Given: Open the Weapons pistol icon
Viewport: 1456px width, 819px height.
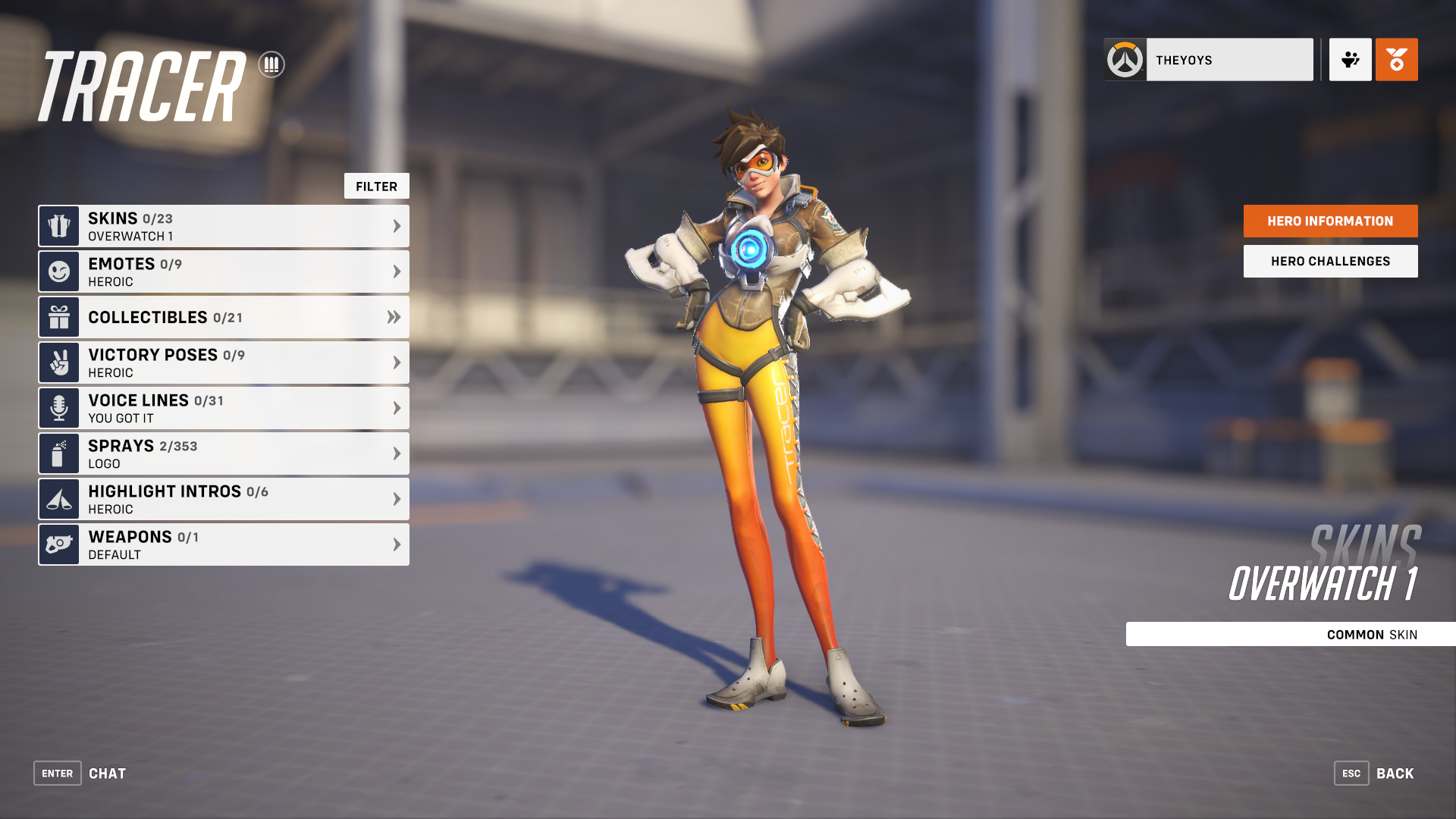Looking at the screenshot, I should point(58,544).
